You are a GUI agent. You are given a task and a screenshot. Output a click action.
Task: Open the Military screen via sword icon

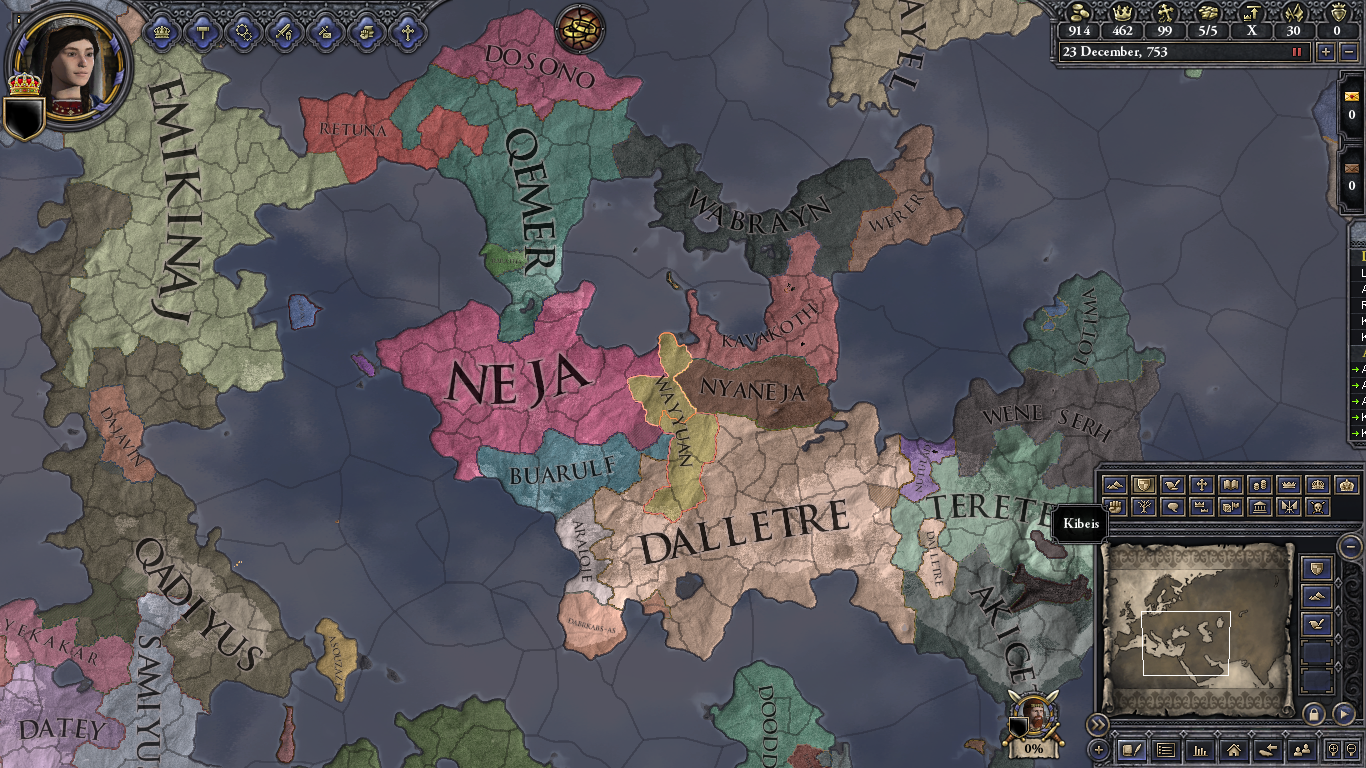pyautogui.click(x=284, y=32)
